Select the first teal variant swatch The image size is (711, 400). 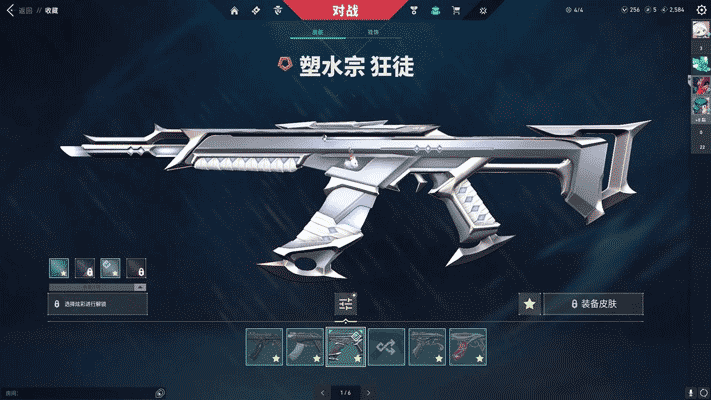click(x=59, y=268)
